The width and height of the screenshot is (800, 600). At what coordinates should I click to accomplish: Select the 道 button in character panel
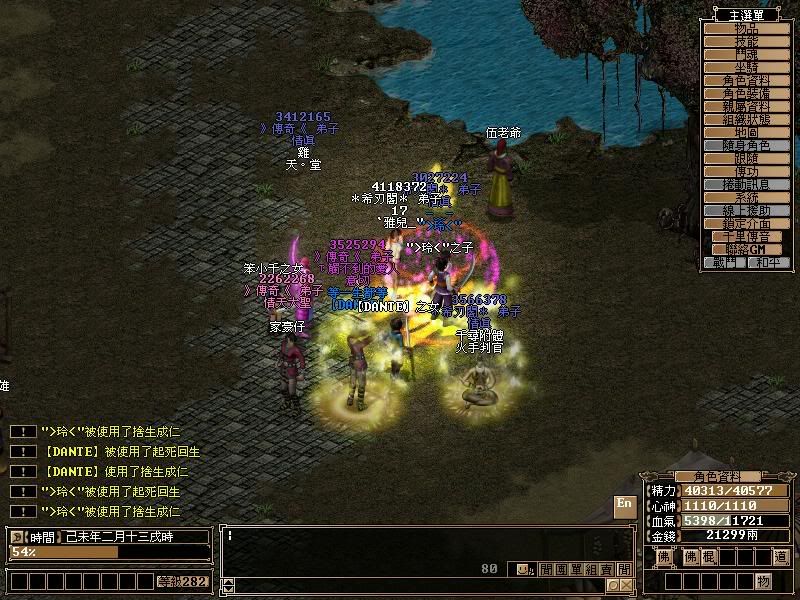tap(780, 556)
